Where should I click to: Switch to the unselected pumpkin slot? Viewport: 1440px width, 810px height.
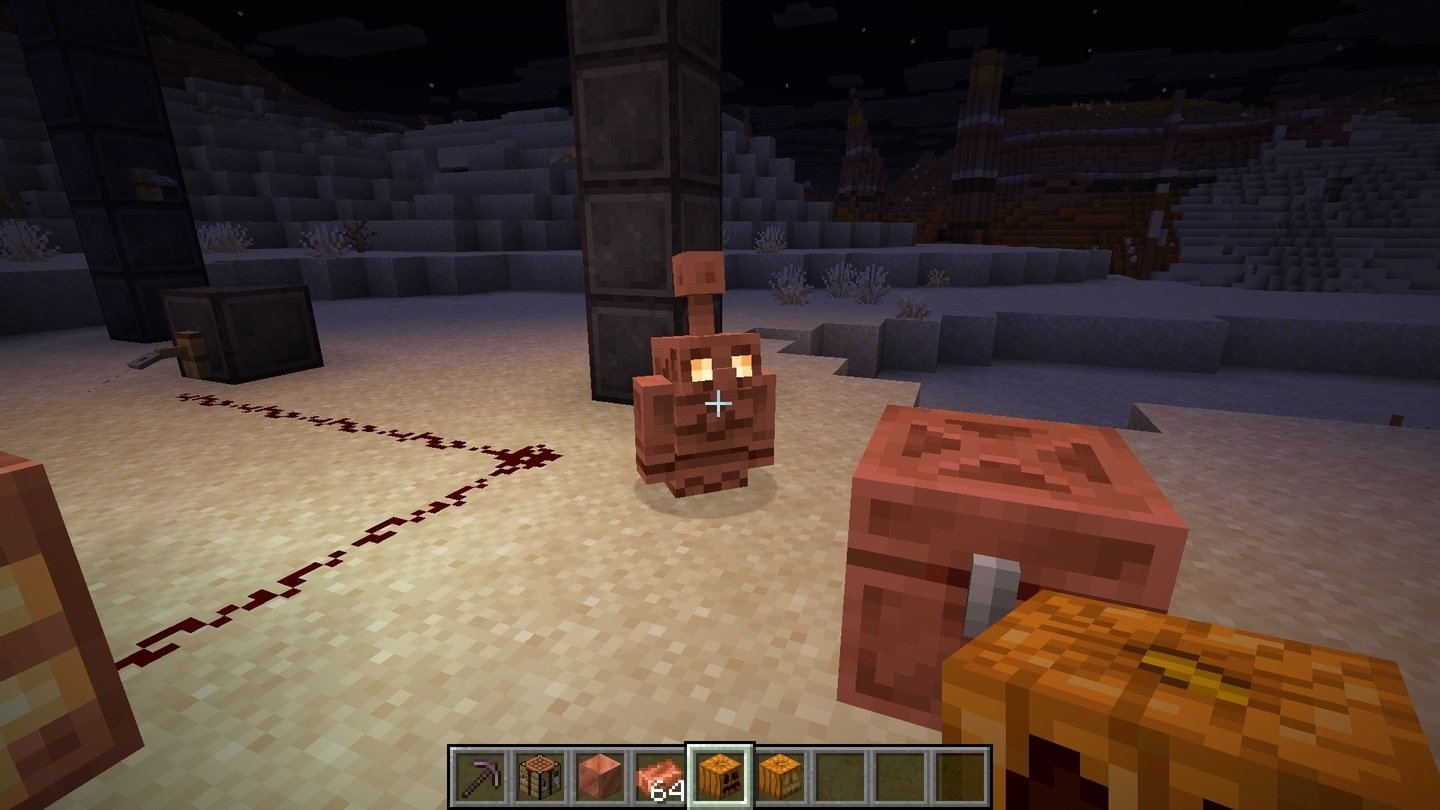778,776
